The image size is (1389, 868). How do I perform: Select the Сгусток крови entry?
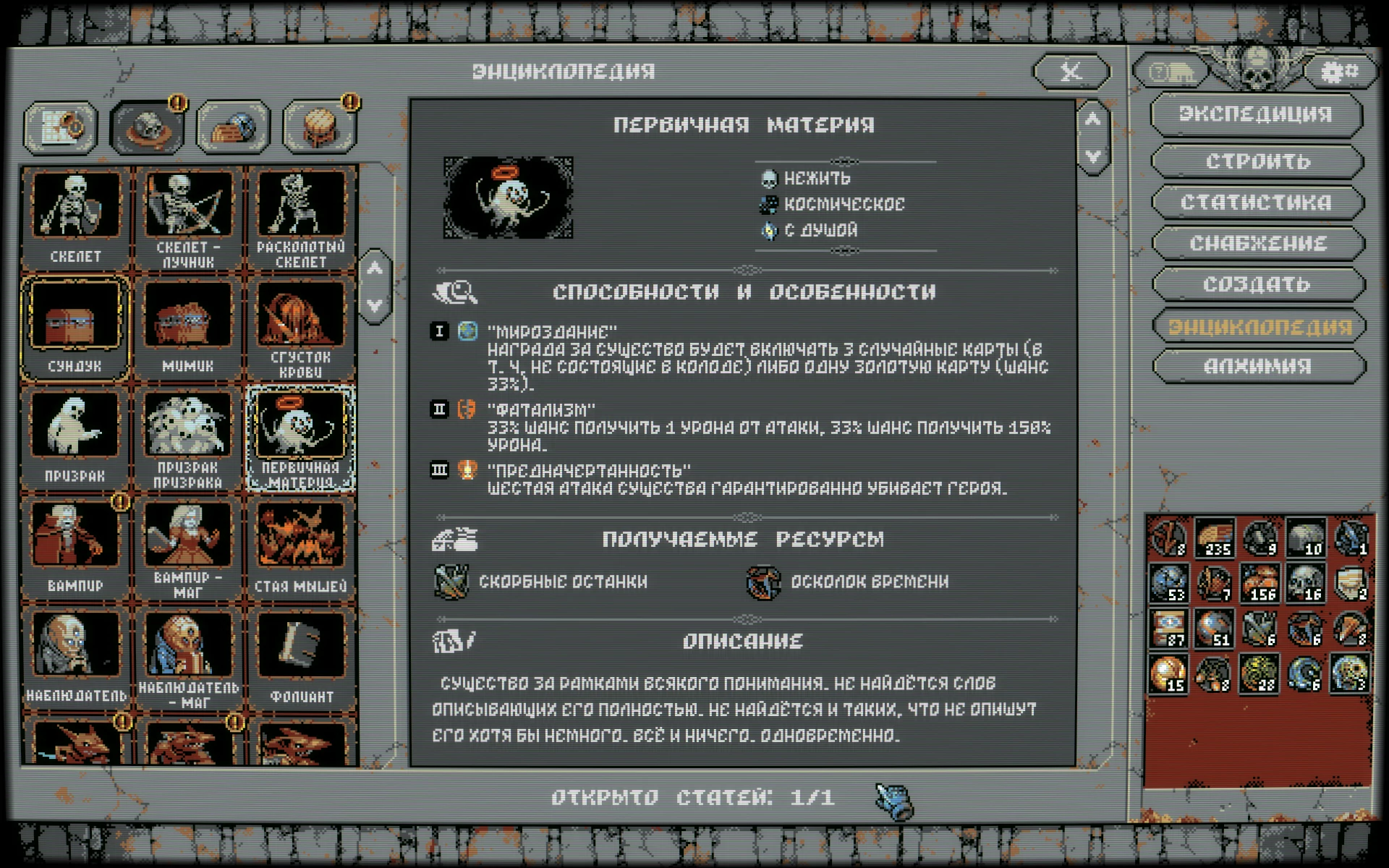[x=300, y=327]
